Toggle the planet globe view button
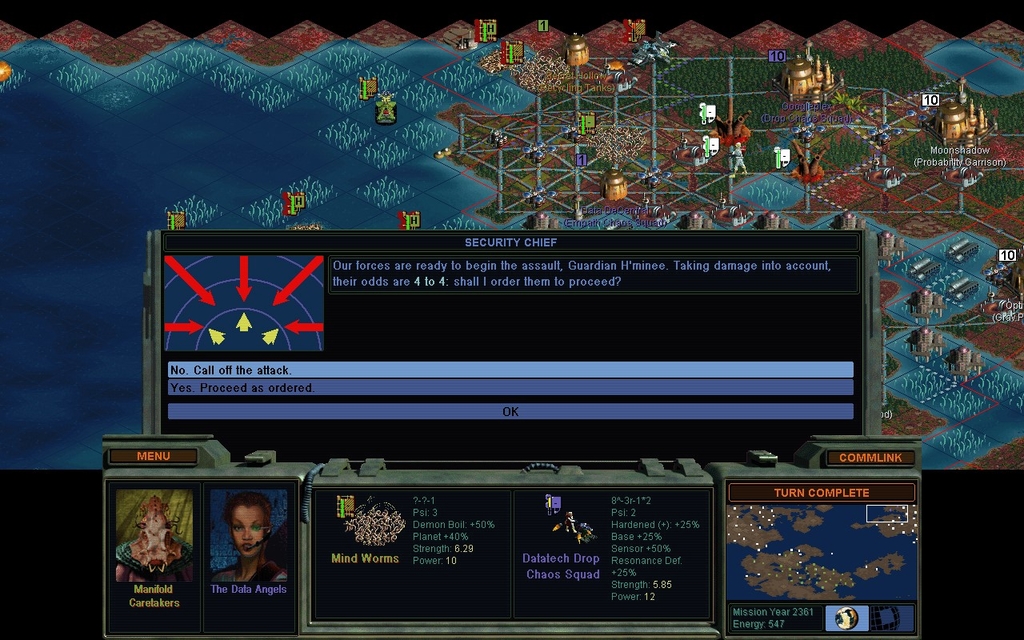The width and height of the screenshot is (1024, 640). pos(846,617)
